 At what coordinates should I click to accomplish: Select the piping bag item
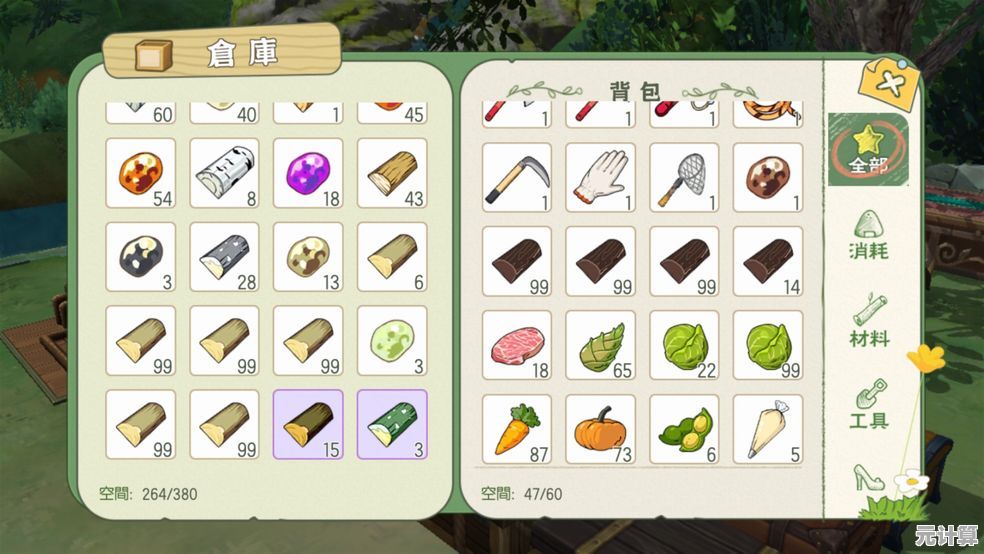(x=768, y=429)
